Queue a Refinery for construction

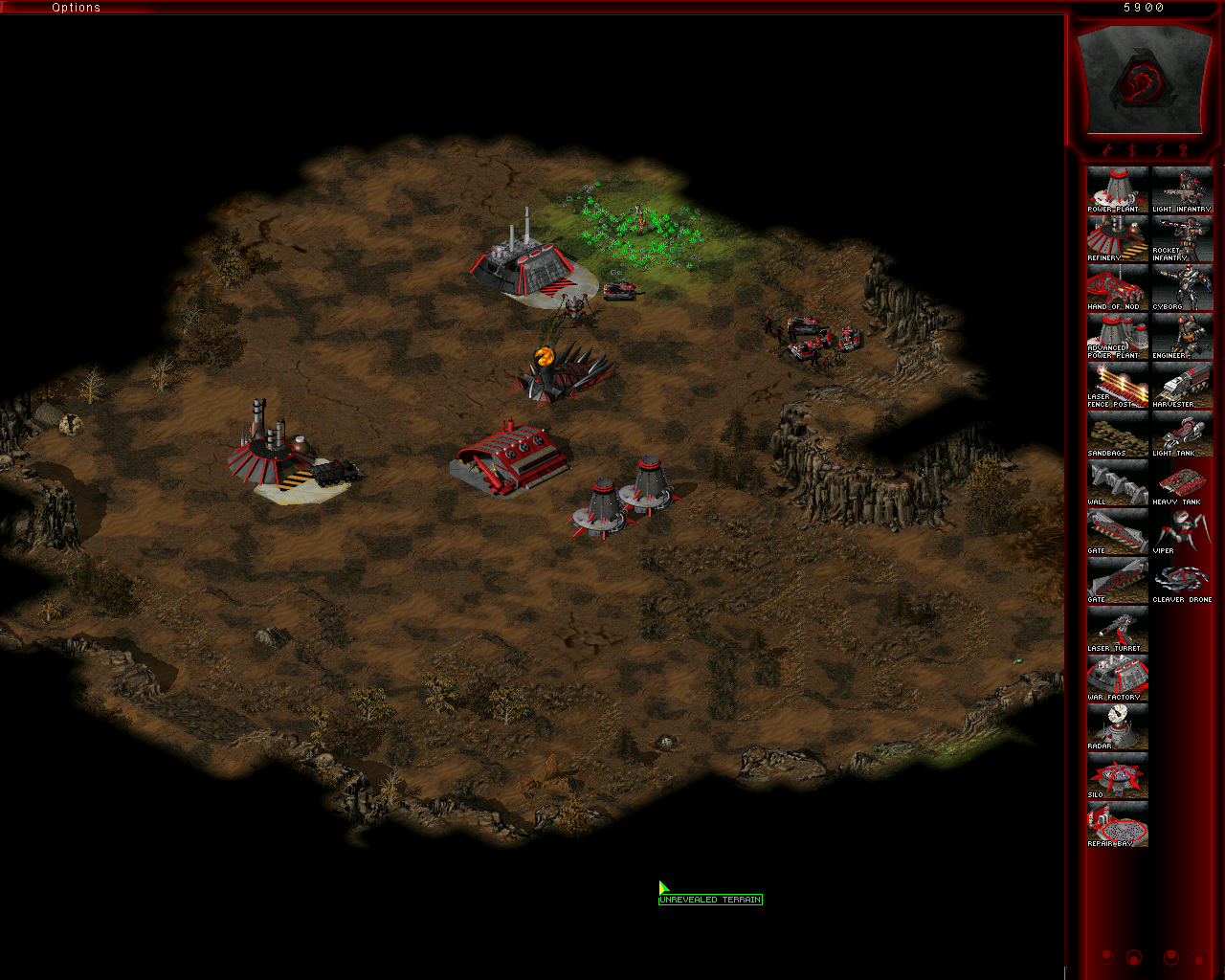(1117, 237)
